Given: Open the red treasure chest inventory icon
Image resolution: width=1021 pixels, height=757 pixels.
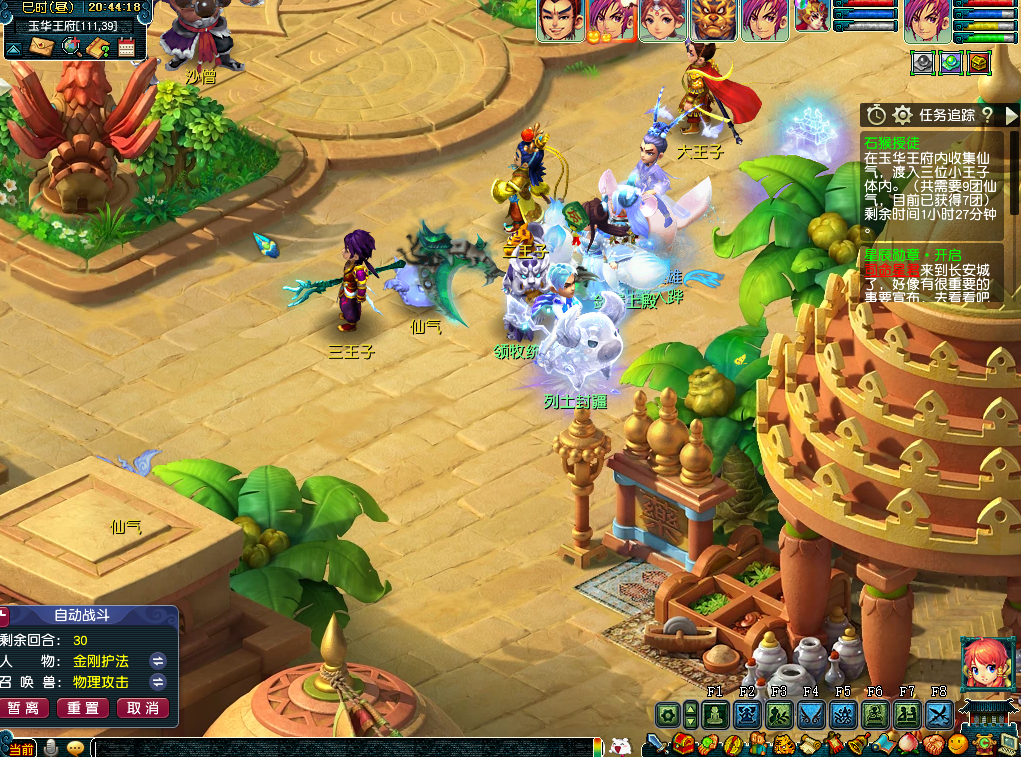Looking at the screenshot, I should coord(683,743).
